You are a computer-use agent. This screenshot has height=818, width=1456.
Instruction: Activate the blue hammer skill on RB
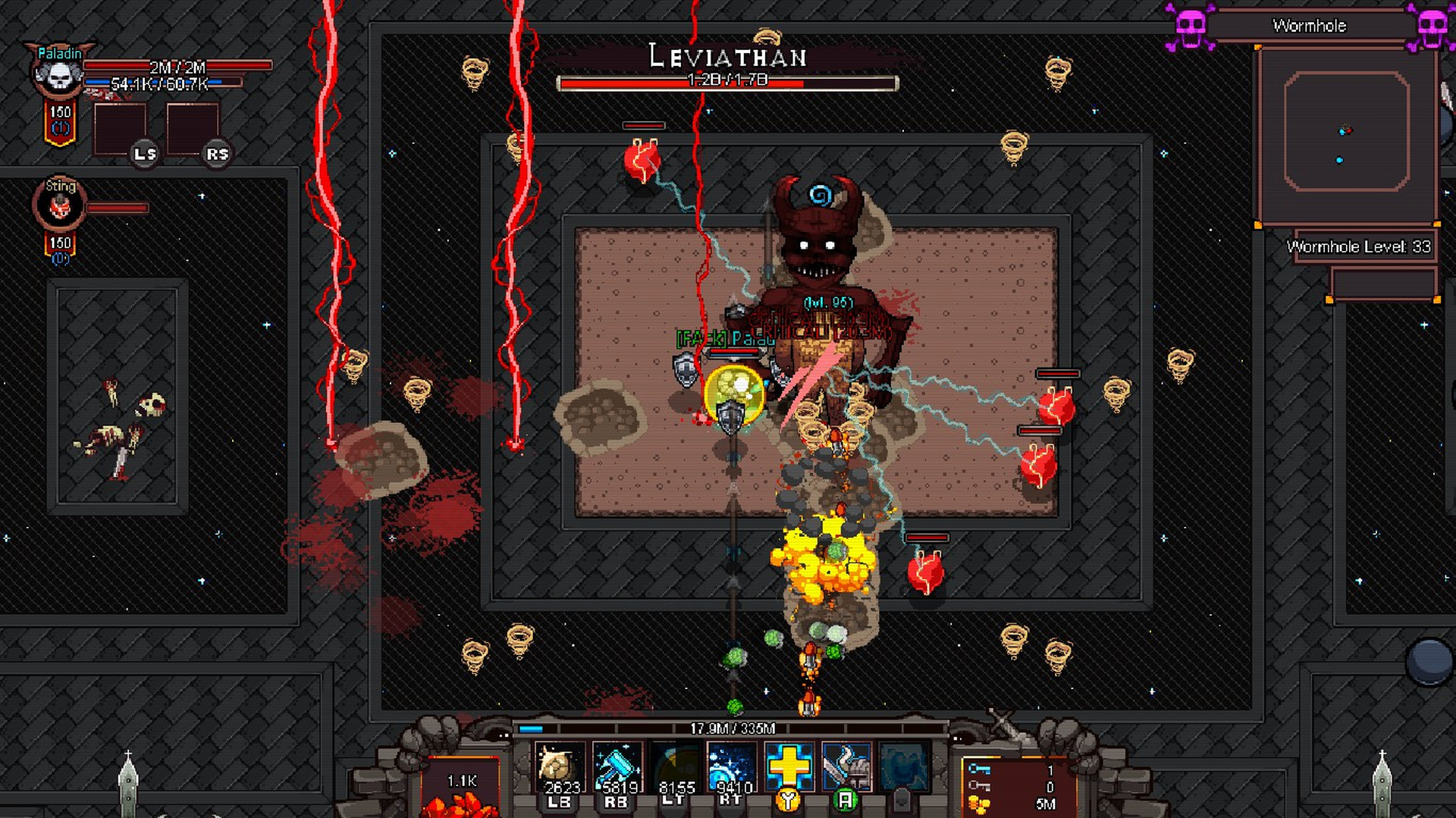(617, 766)
